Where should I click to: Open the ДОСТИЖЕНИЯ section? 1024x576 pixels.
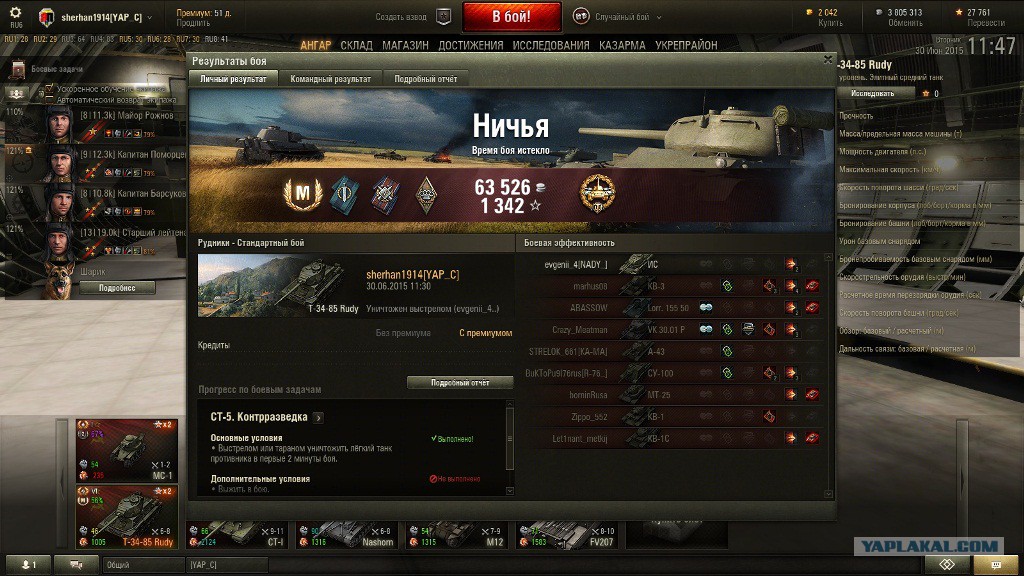pos(470,46)
